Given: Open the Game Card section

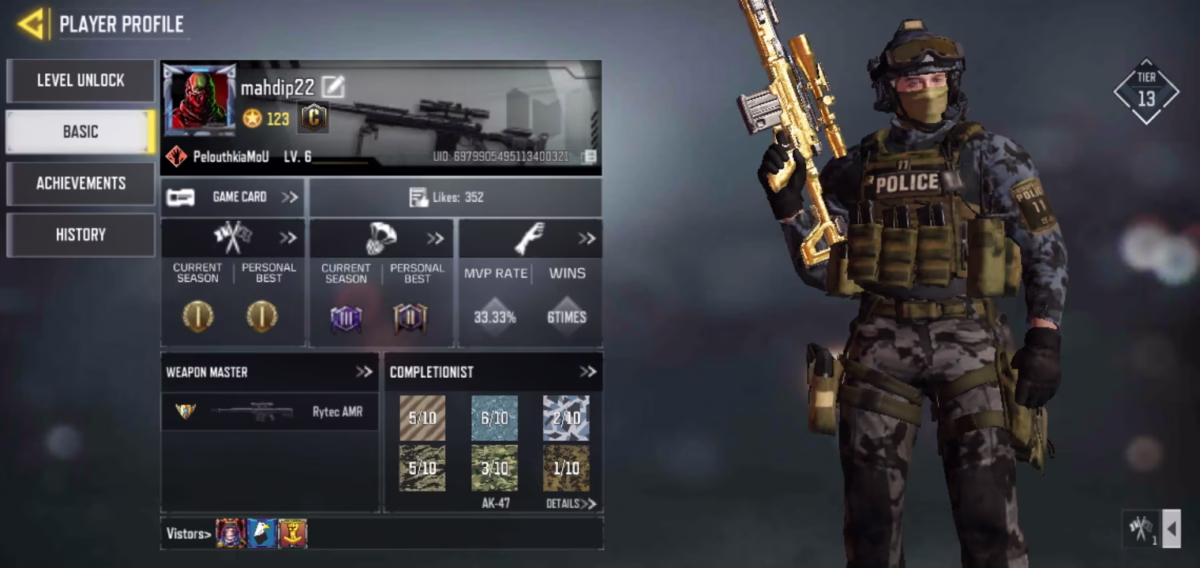Looking at the screenshot, I should click(233, 197).
